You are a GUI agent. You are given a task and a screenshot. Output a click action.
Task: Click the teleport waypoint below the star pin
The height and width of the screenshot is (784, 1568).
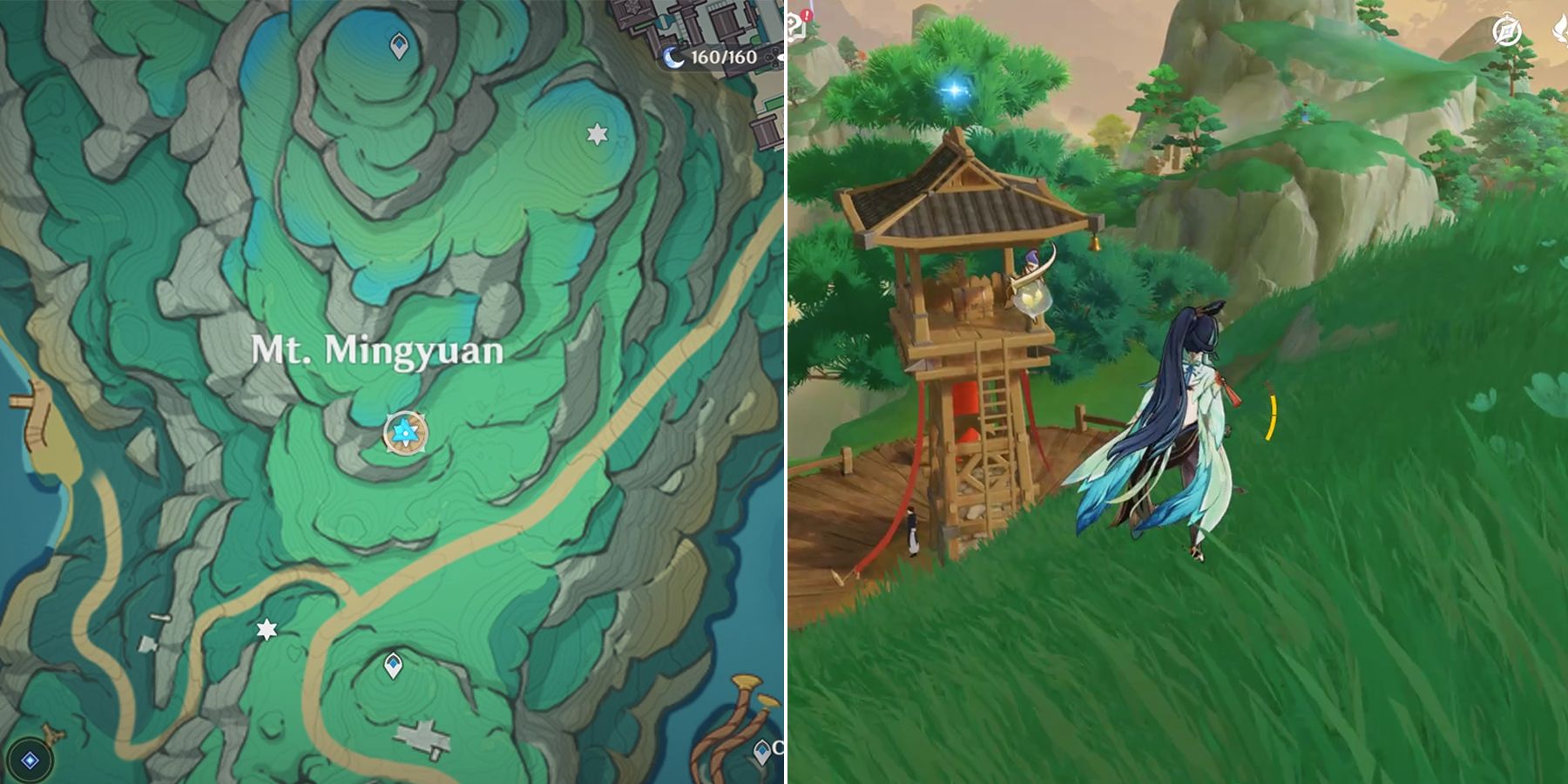(394, 665)
